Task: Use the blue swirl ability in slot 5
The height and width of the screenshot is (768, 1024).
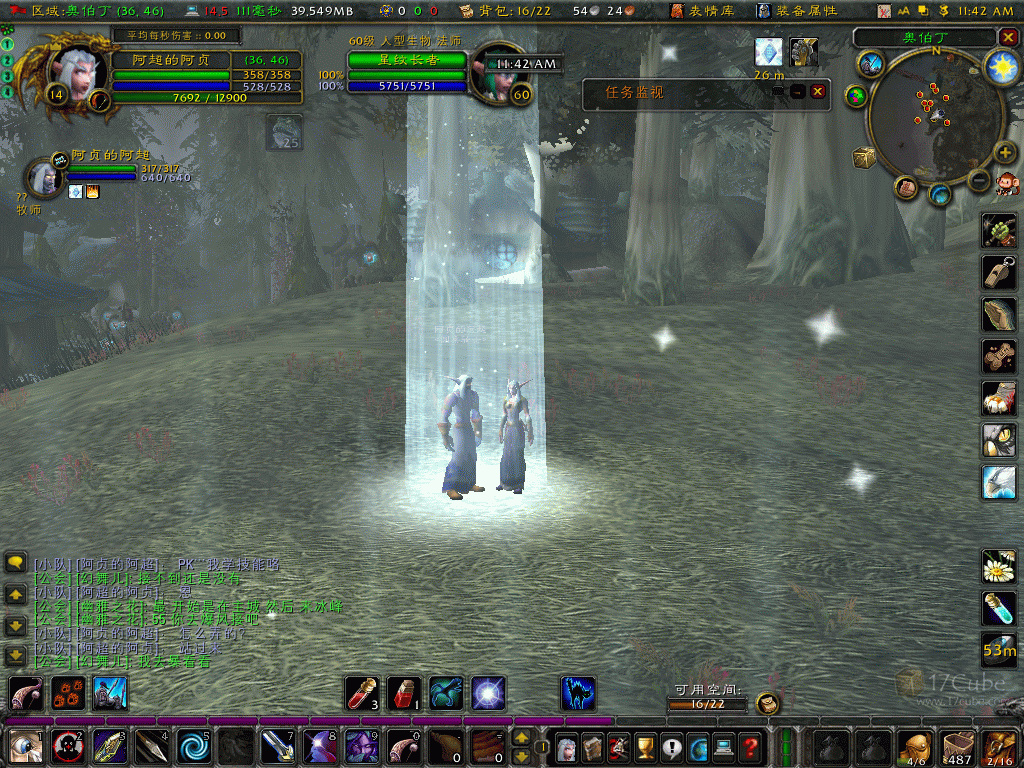Action: (x=194, y=746)
